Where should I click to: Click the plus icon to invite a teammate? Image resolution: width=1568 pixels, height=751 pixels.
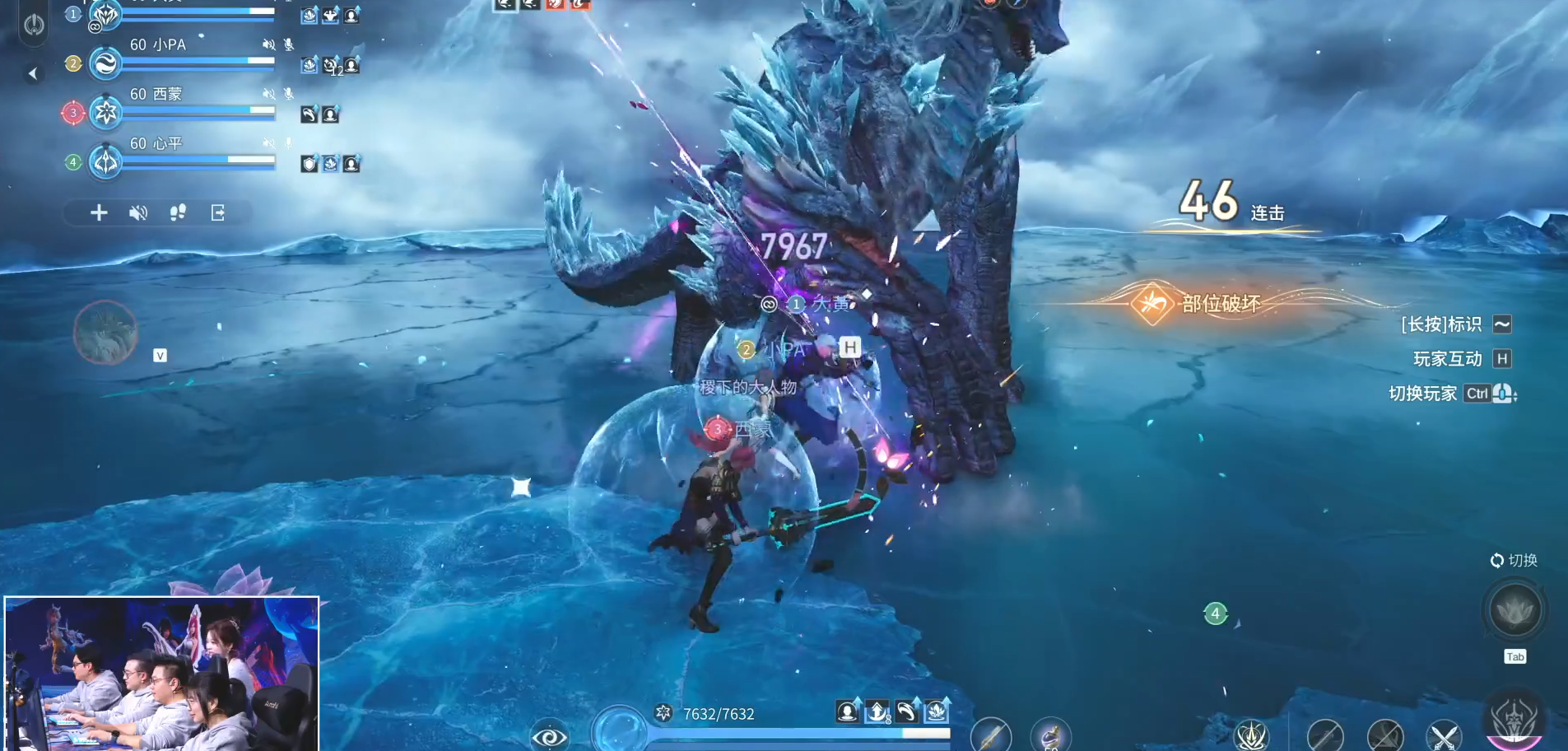coord(99,213)
